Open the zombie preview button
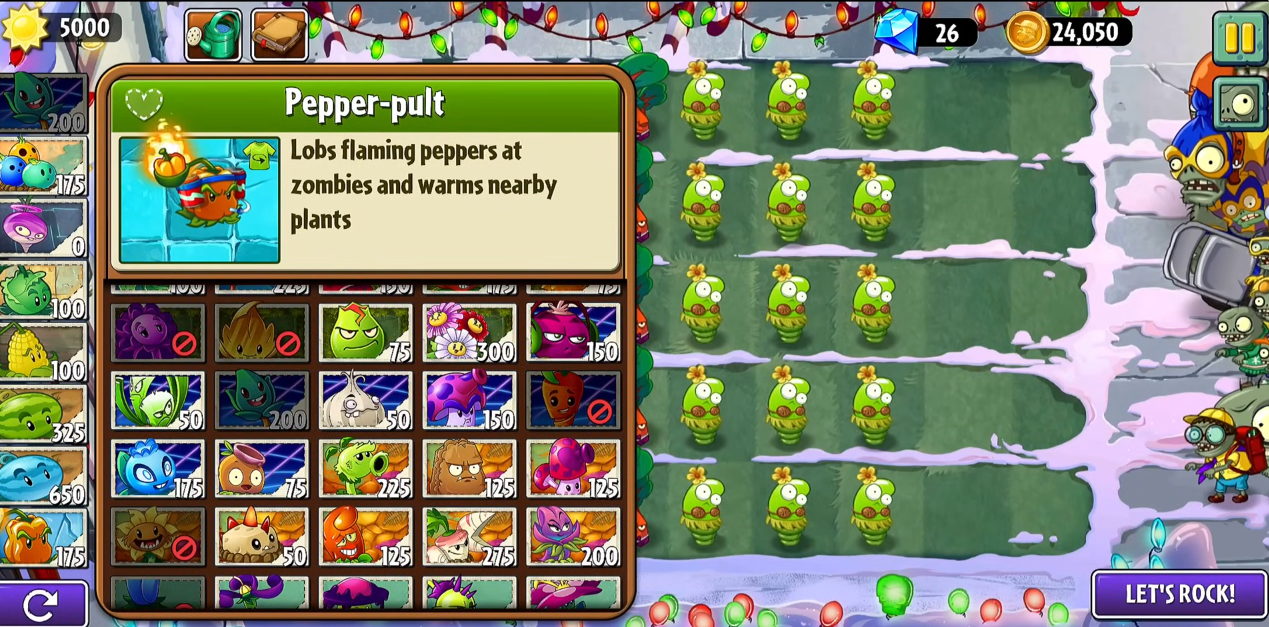This screenshot has width=1269, height=627. tap(1240, 103)
